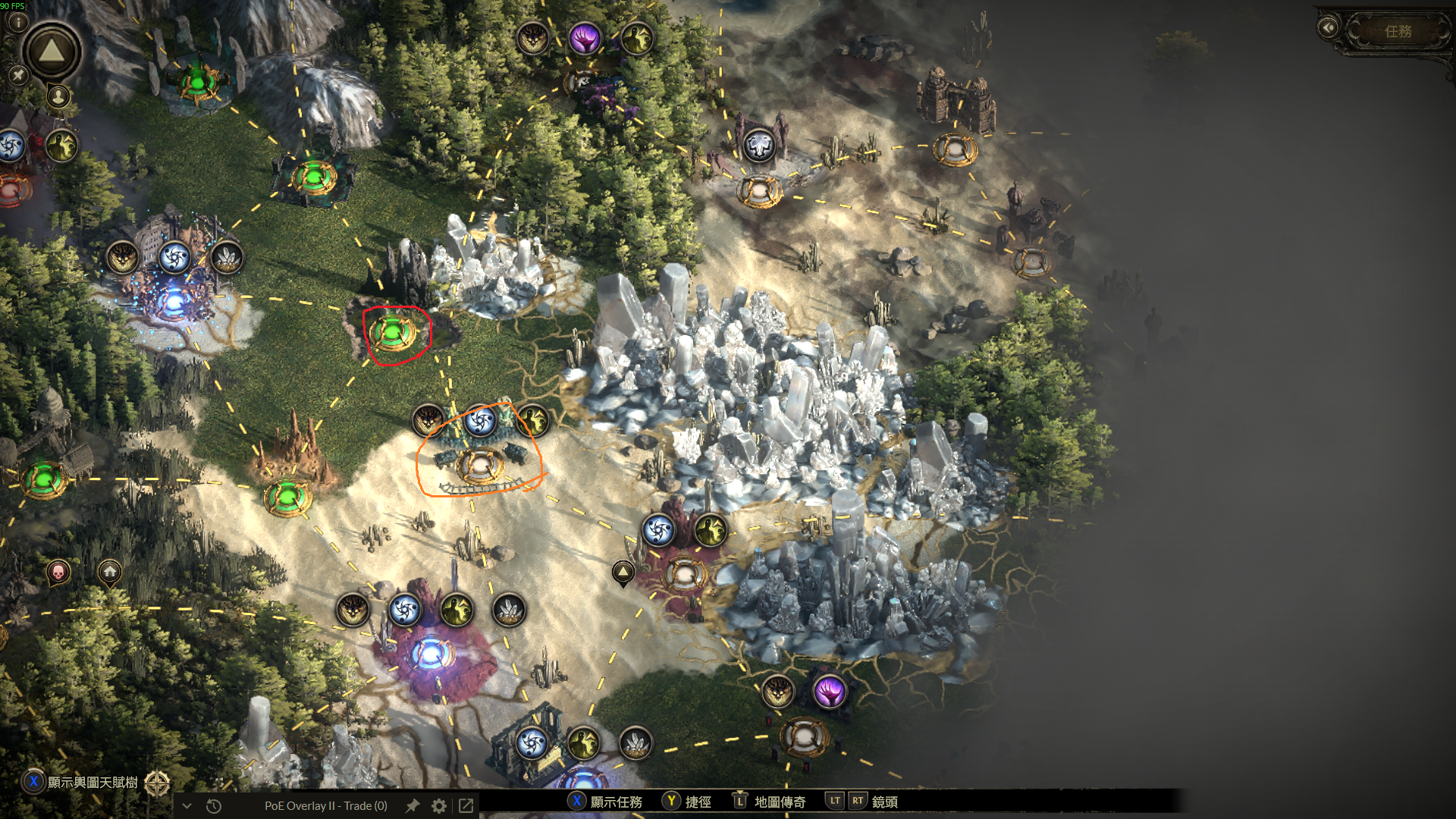The height and width of the screenshot is (819, 1456).
Task: Select the skull map marker pin
Action: (x=58, y=571)
